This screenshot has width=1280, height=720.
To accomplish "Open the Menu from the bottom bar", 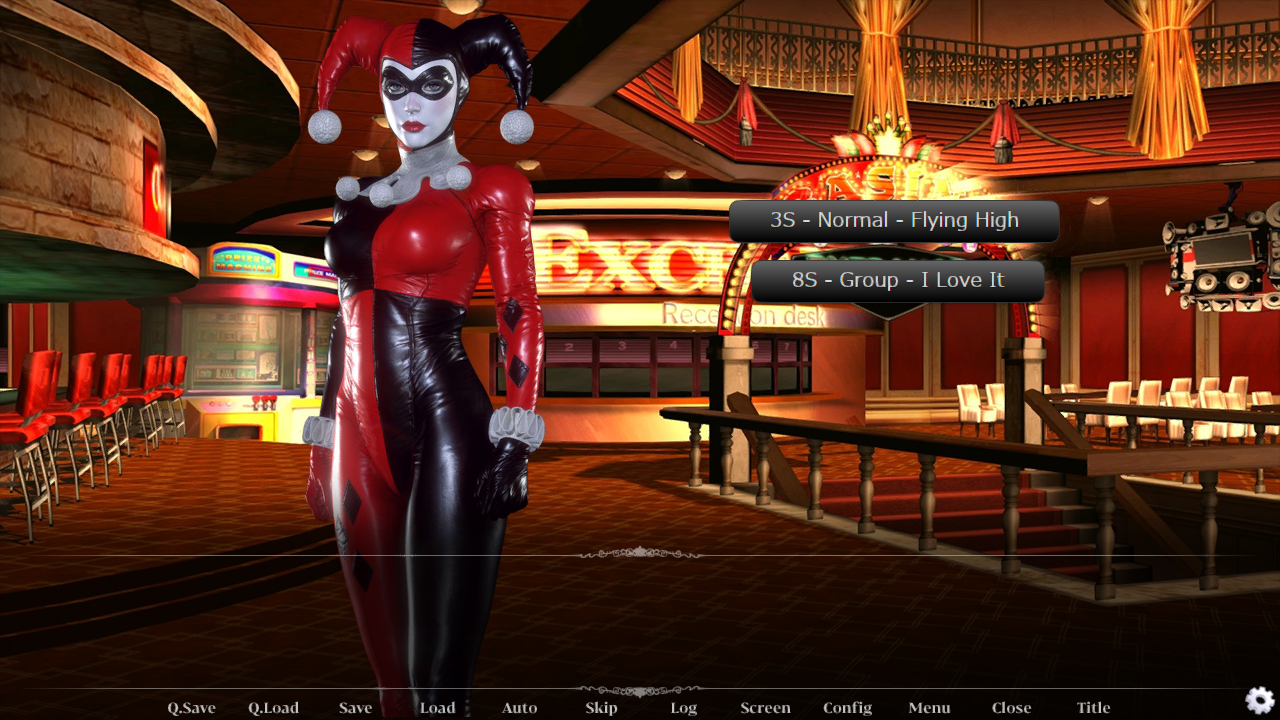I will pyautogui.click(x=929, y=708).
